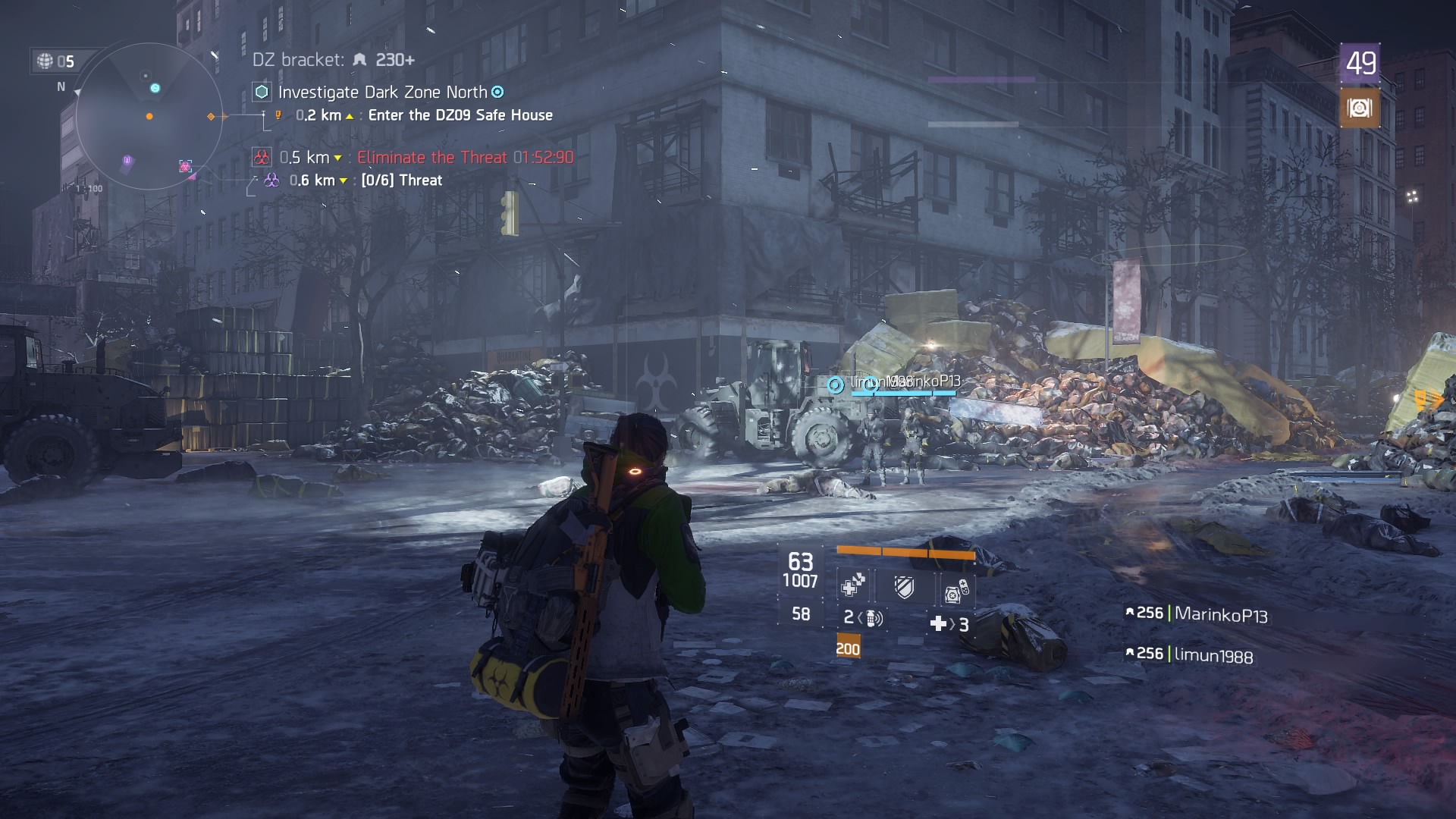This screenshot has height=819, width=1456.
Task: Click the globe icon with 05 counter
Action: tap(45, 61)
